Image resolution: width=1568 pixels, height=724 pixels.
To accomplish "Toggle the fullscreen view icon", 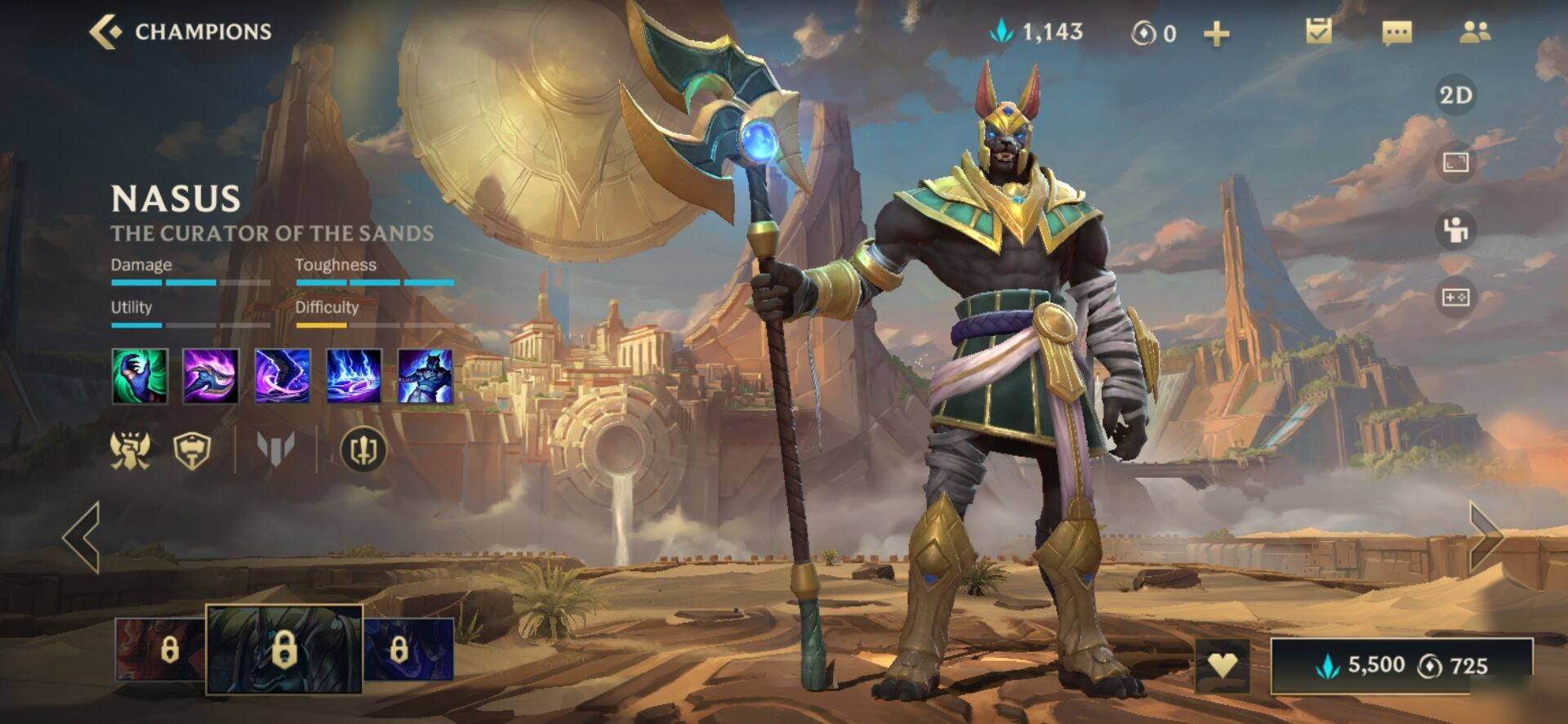I will tap(1455, 163).
